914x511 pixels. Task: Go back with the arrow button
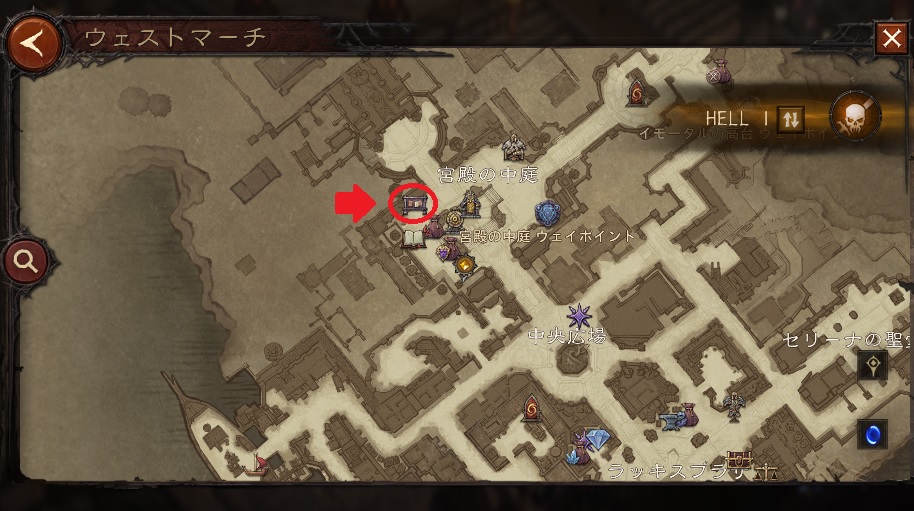33,44
